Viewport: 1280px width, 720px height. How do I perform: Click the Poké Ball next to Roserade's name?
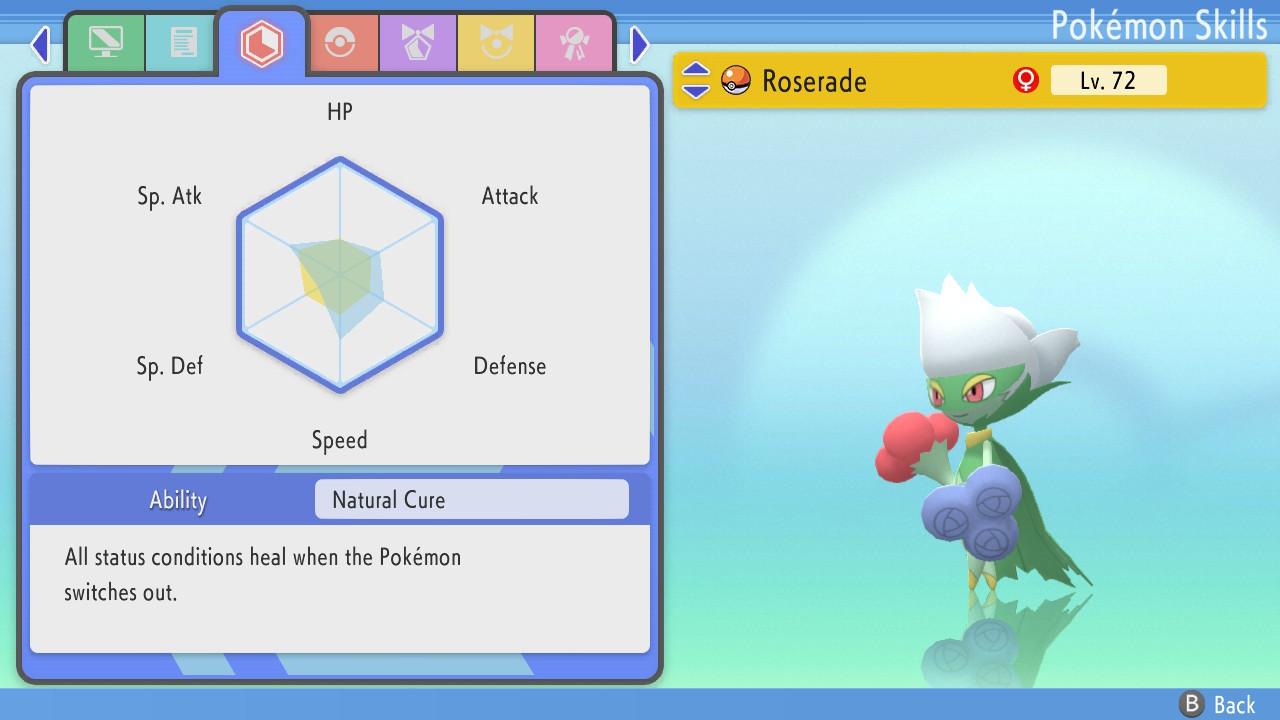tap(735, 81)
